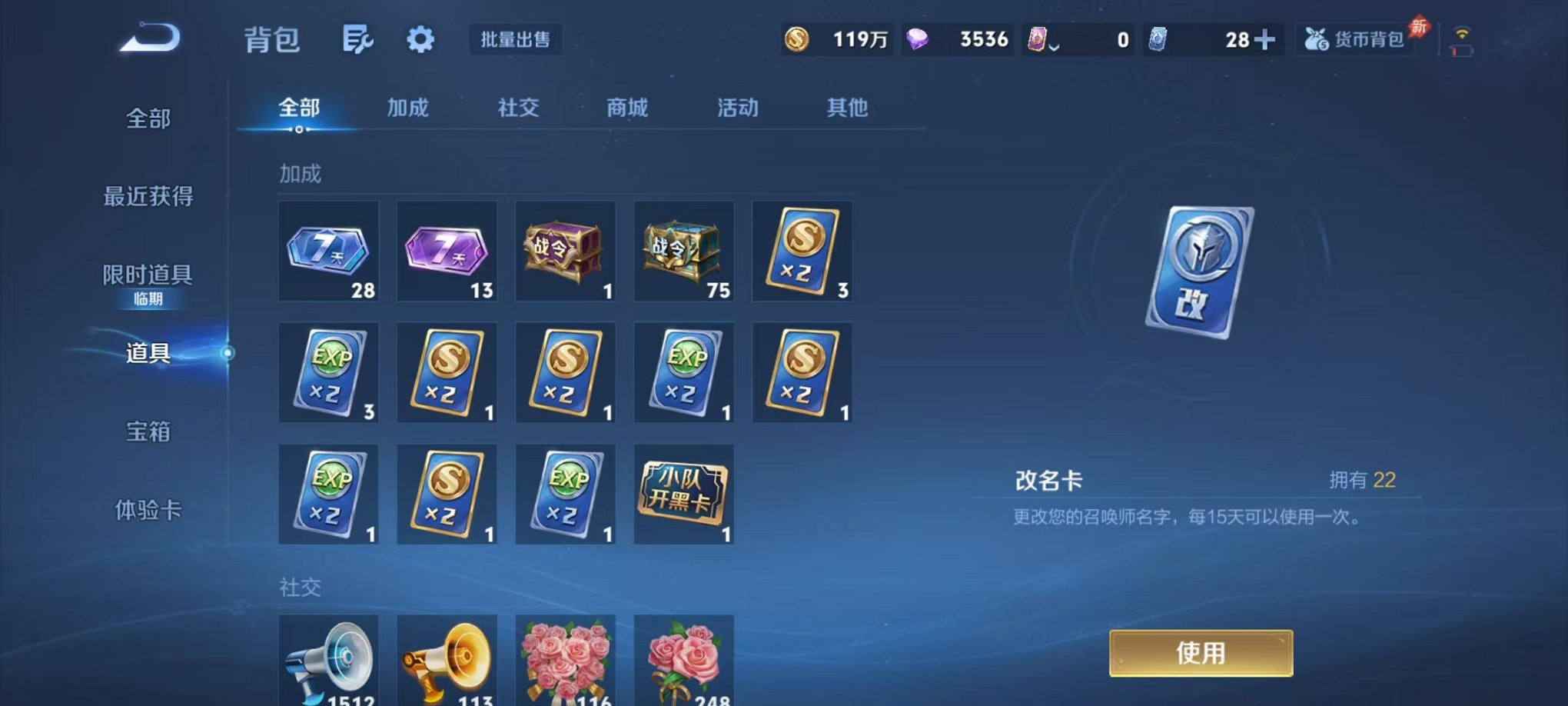Click the silver megaphone with 1512 count
The height and width of the screenshot is (706, 1568).
328,661
